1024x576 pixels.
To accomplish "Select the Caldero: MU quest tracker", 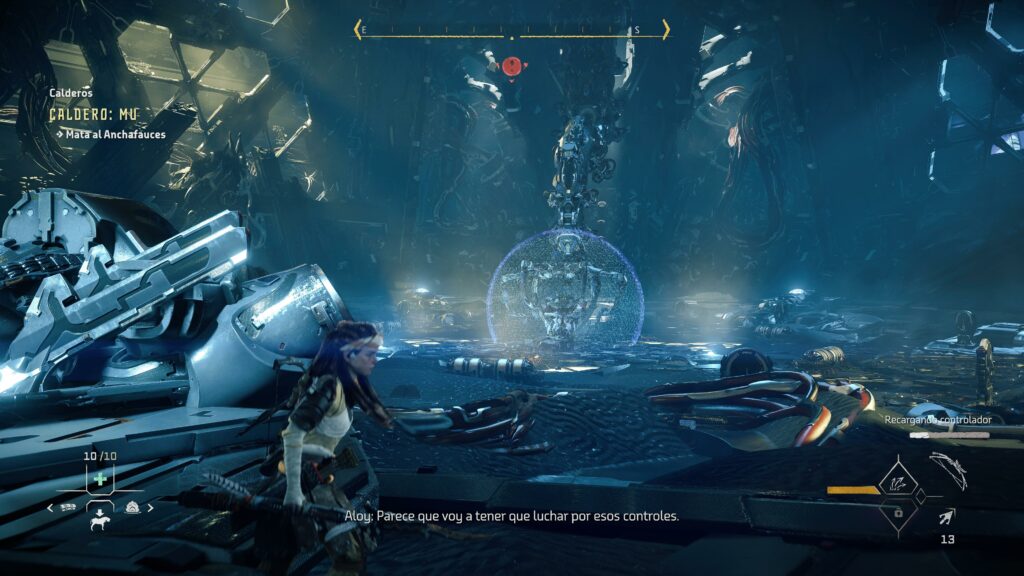I will click(94, 114).
